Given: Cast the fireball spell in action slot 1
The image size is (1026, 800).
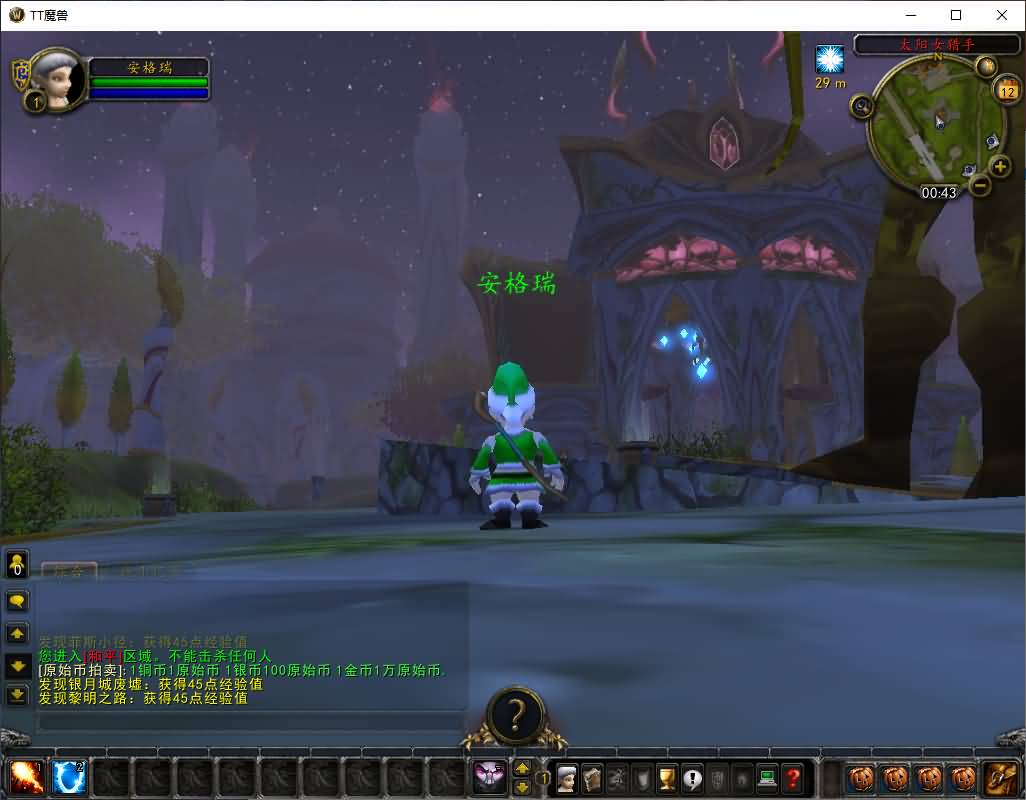Looking at the screenshot, I should click(25, 777).
